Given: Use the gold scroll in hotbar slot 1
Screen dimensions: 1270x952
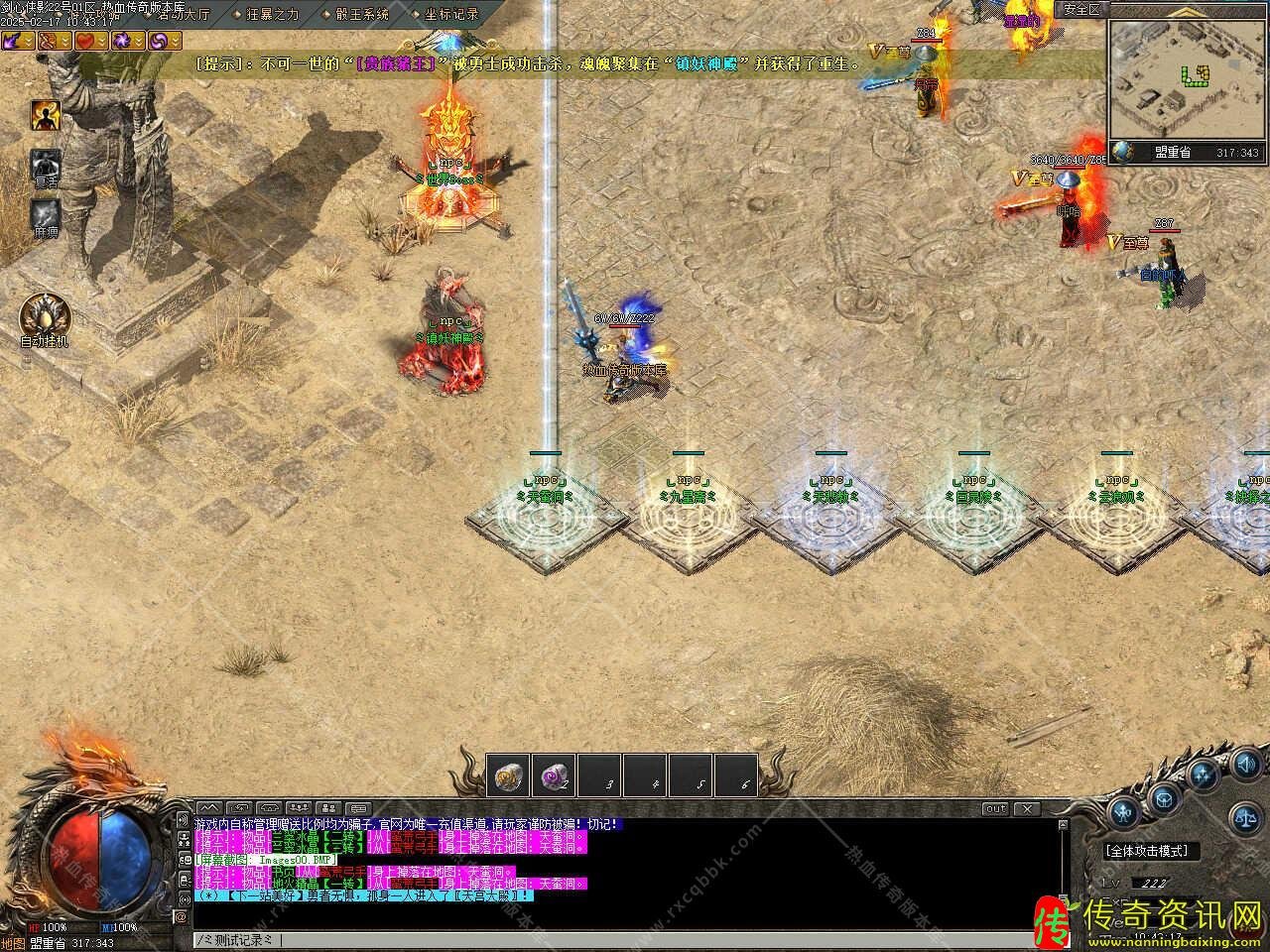Looking at the screenshot, I should 510,776.
